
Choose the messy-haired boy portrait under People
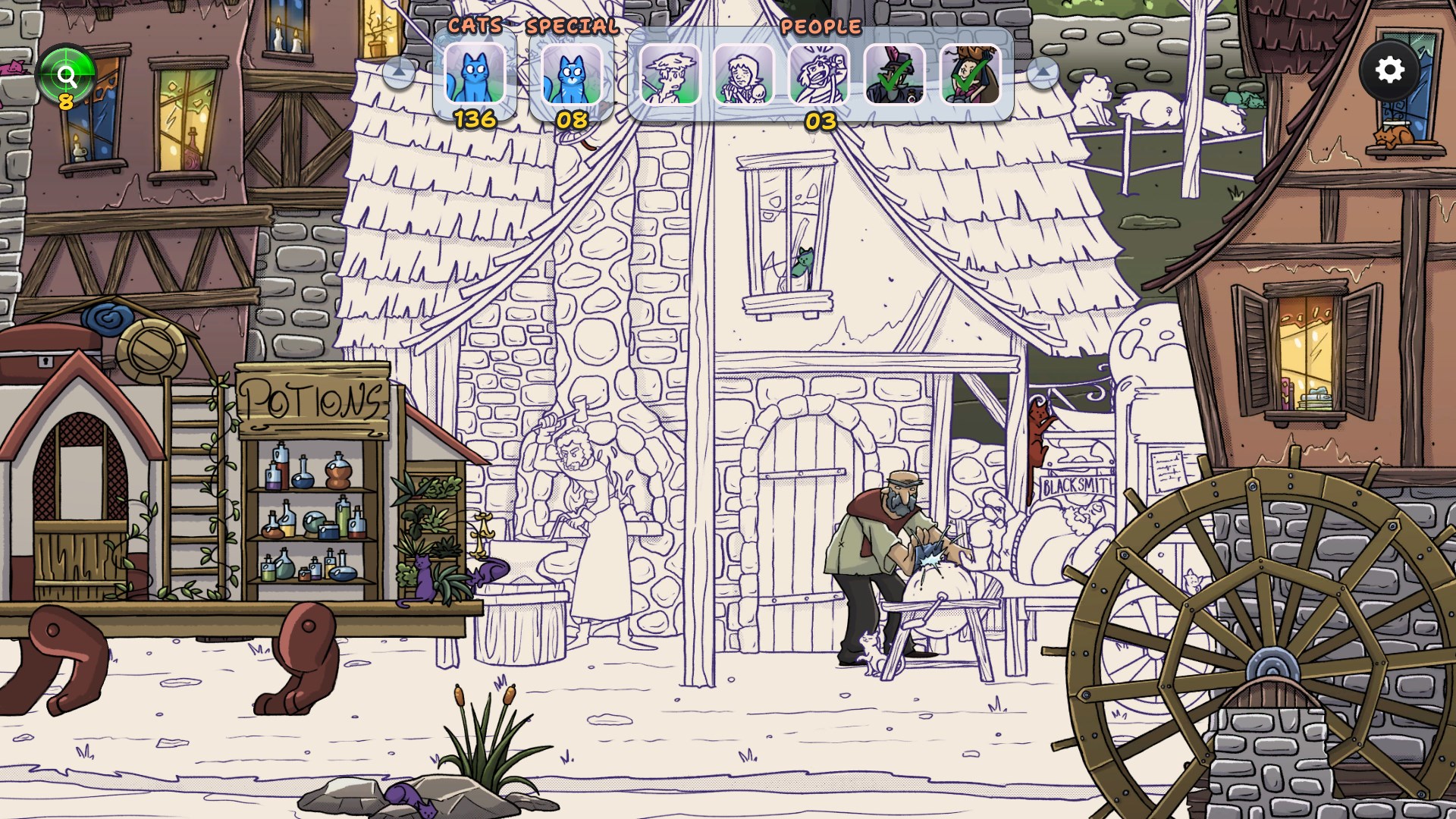point(670,74)
